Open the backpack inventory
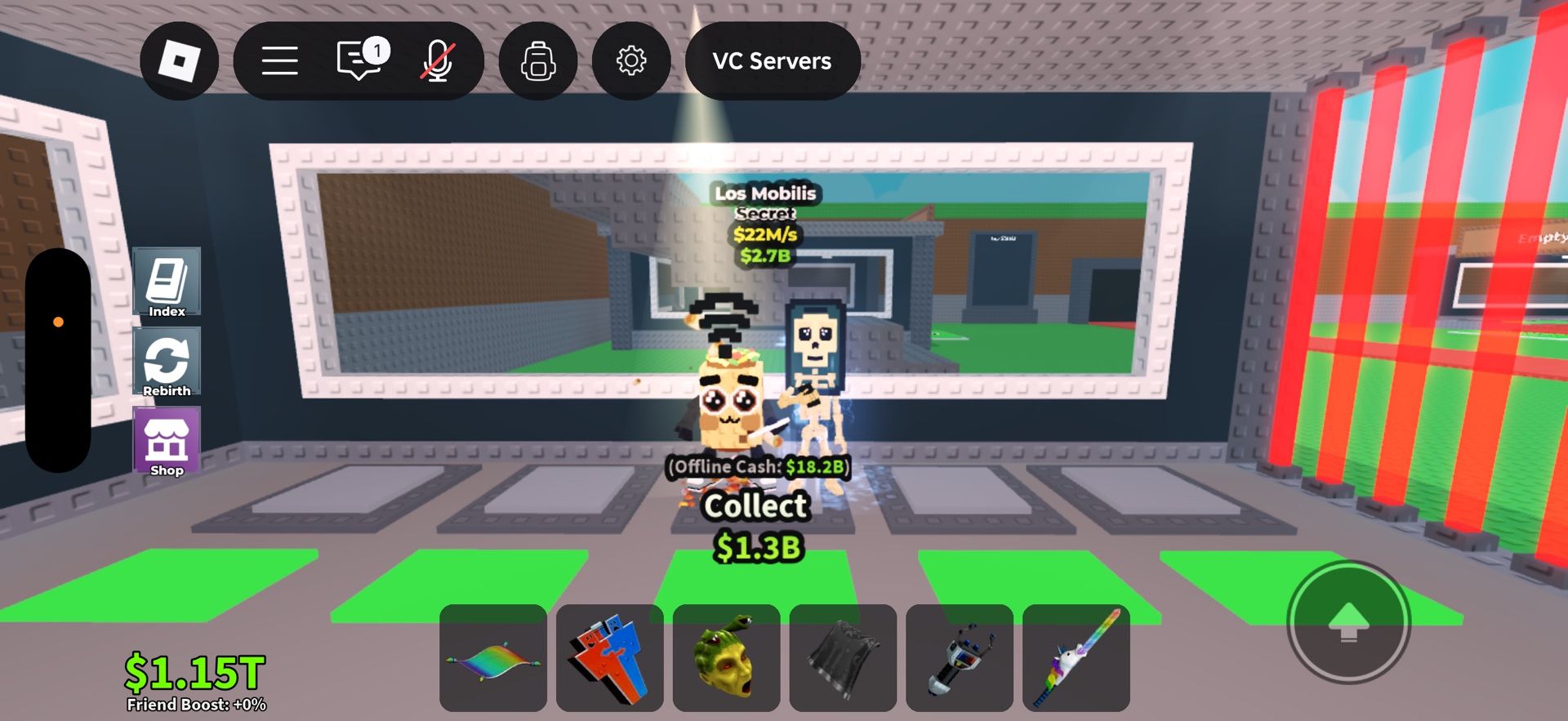 (537, 61)
